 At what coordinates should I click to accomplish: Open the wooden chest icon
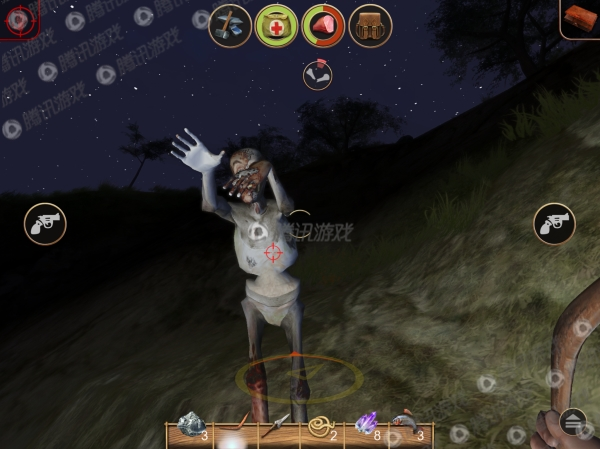pyautogui.click(x=581, y=17)
